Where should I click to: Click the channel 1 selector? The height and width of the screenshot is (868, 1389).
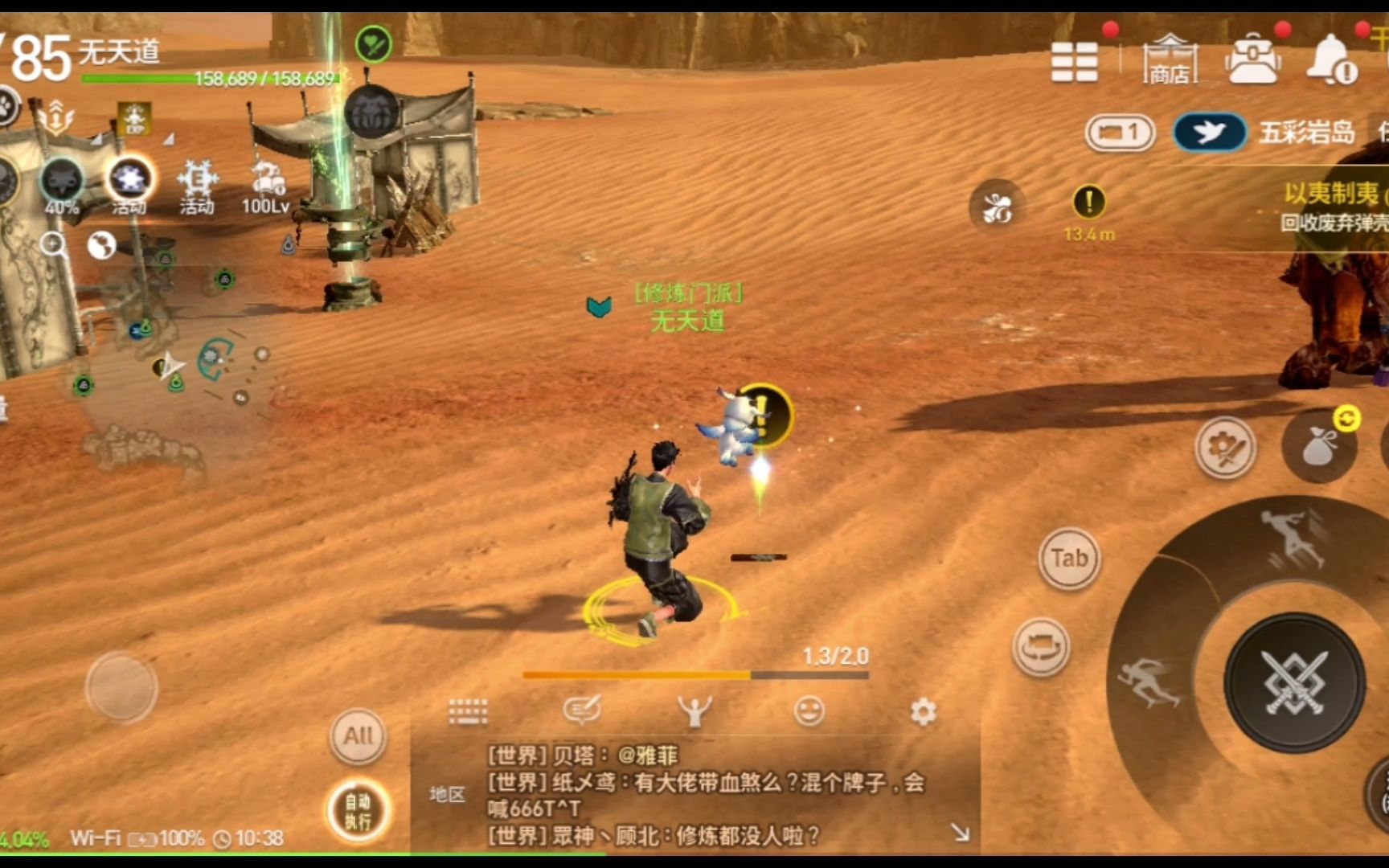[x=1121, y=133]
